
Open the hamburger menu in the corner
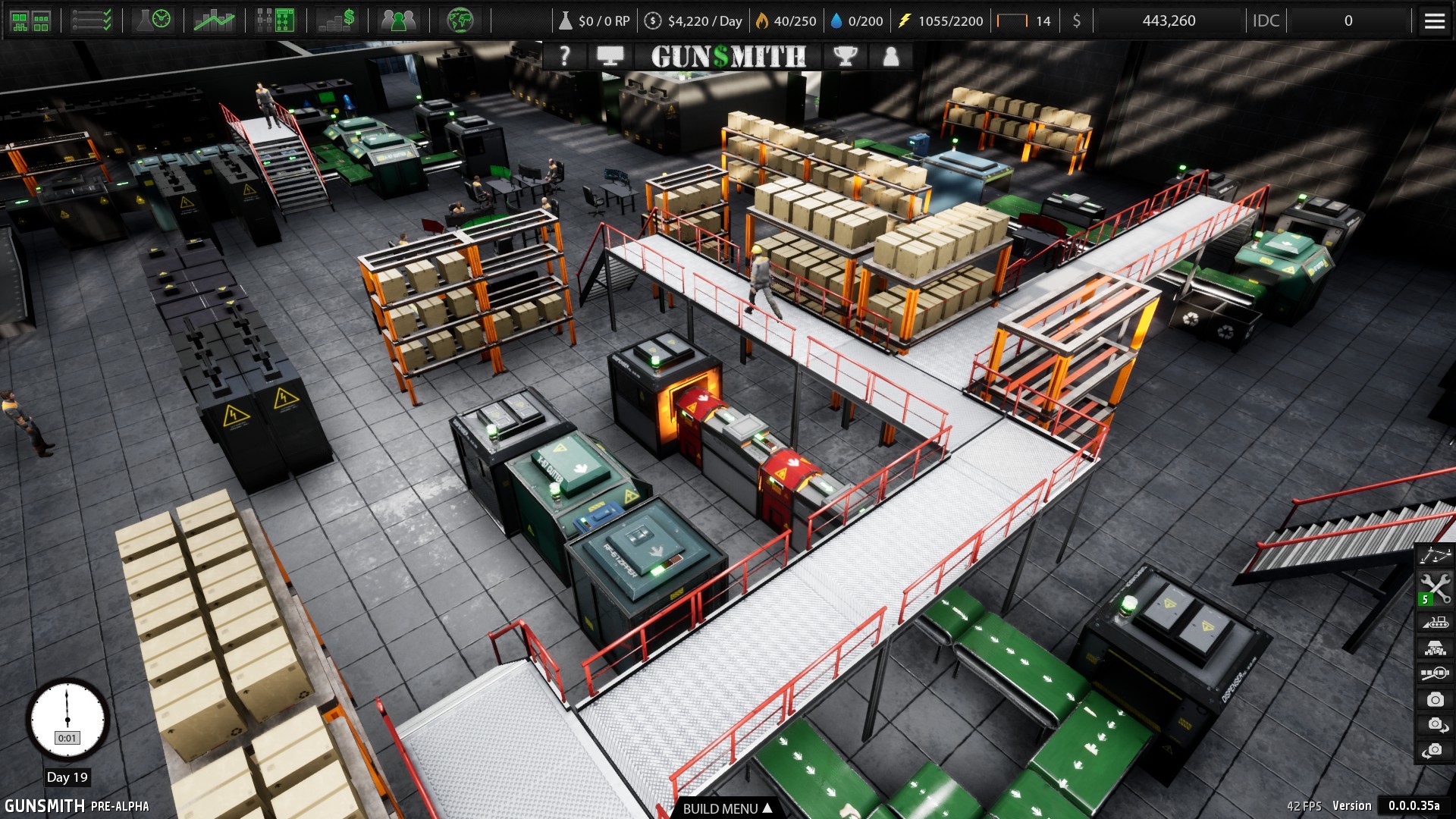pos(1434,20)
